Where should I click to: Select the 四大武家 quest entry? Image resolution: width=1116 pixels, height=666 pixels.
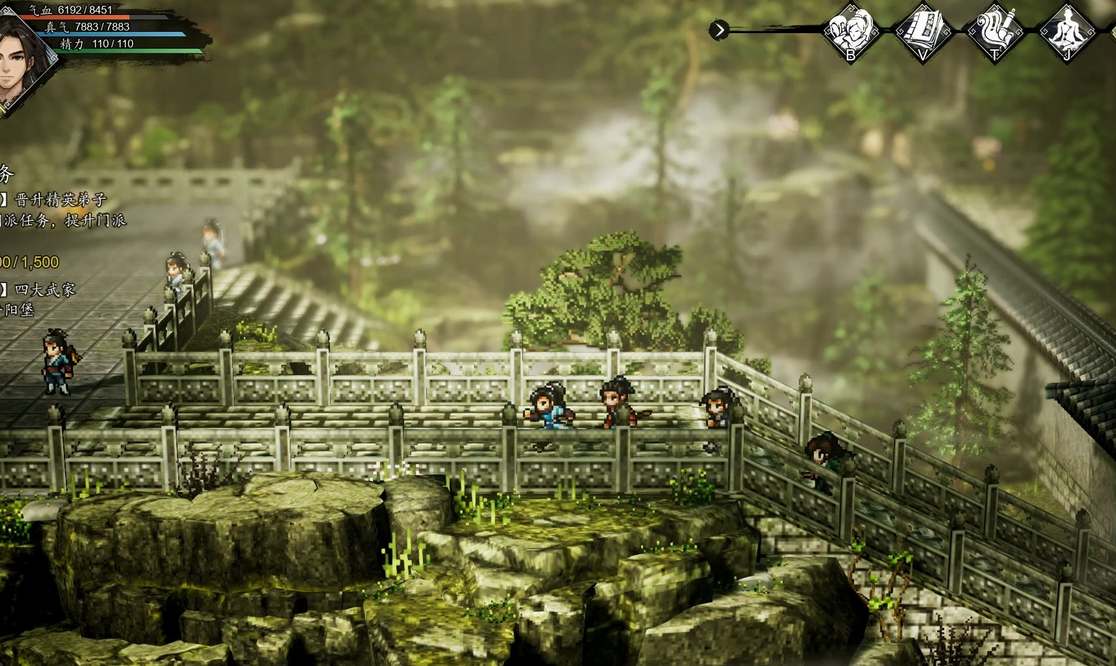pos(45,290)
